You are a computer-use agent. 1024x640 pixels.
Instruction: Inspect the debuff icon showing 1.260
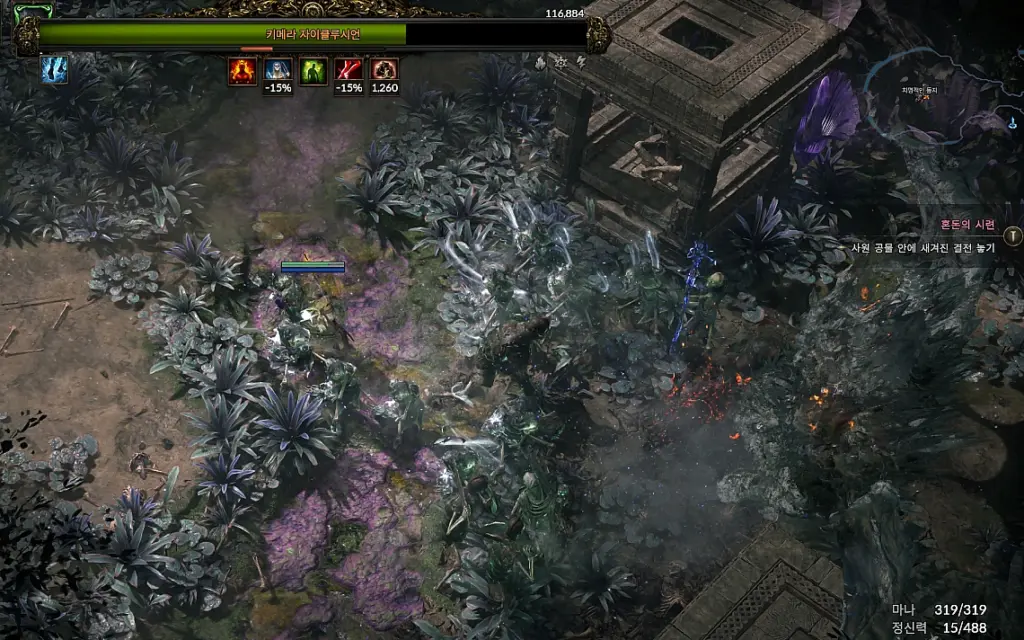(384, 70)
